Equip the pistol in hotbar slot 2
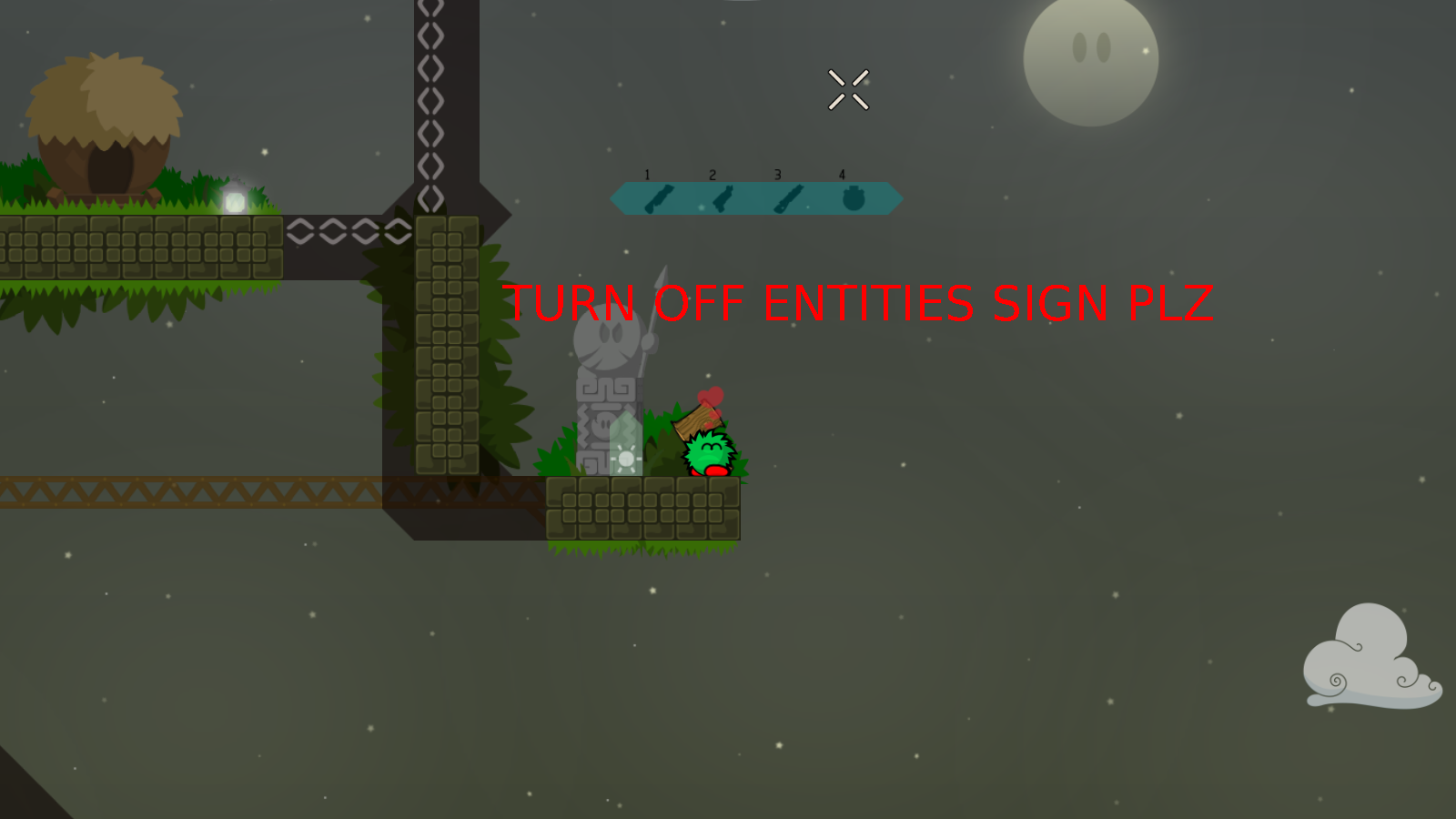Viewport: 1456px width, 819px height. click(723, 198)
